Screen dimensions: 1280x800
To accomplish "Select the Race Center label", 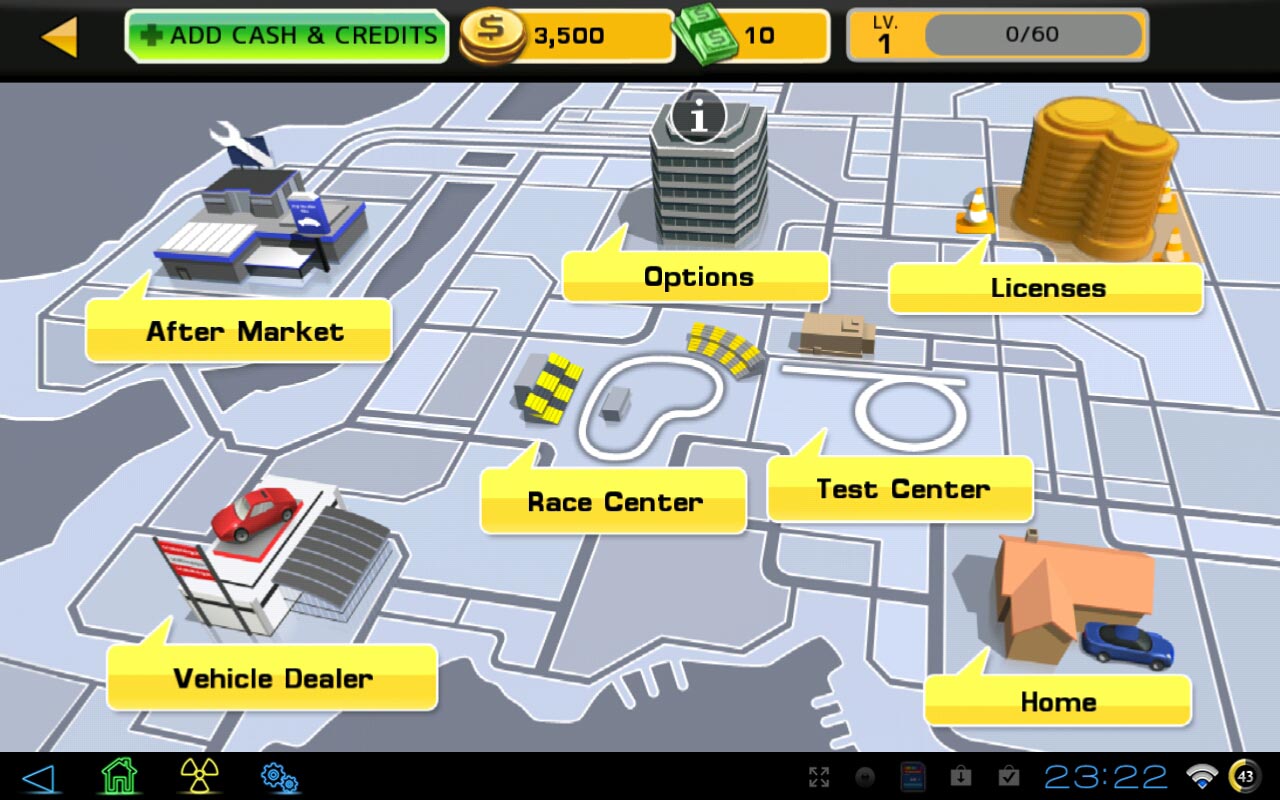I will point(614,501).
